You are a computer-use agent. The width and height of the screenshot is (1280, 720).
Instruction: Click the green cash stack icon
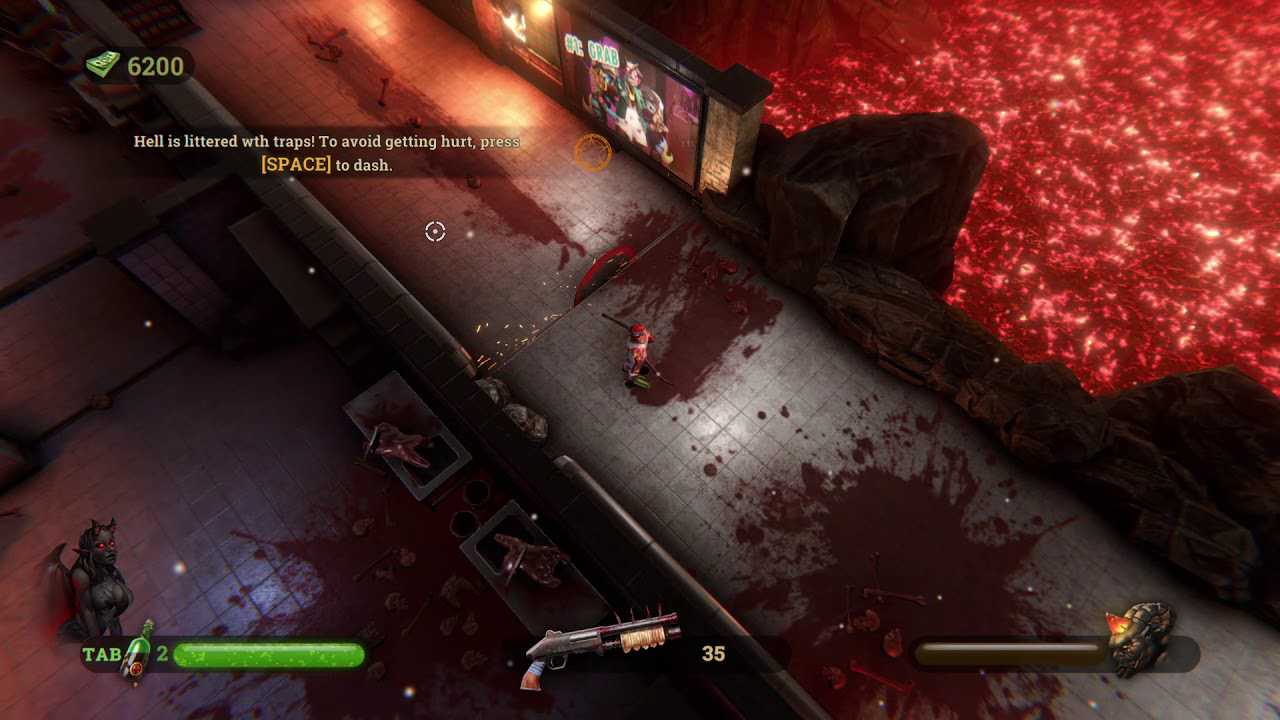click(x=103, y=66)
